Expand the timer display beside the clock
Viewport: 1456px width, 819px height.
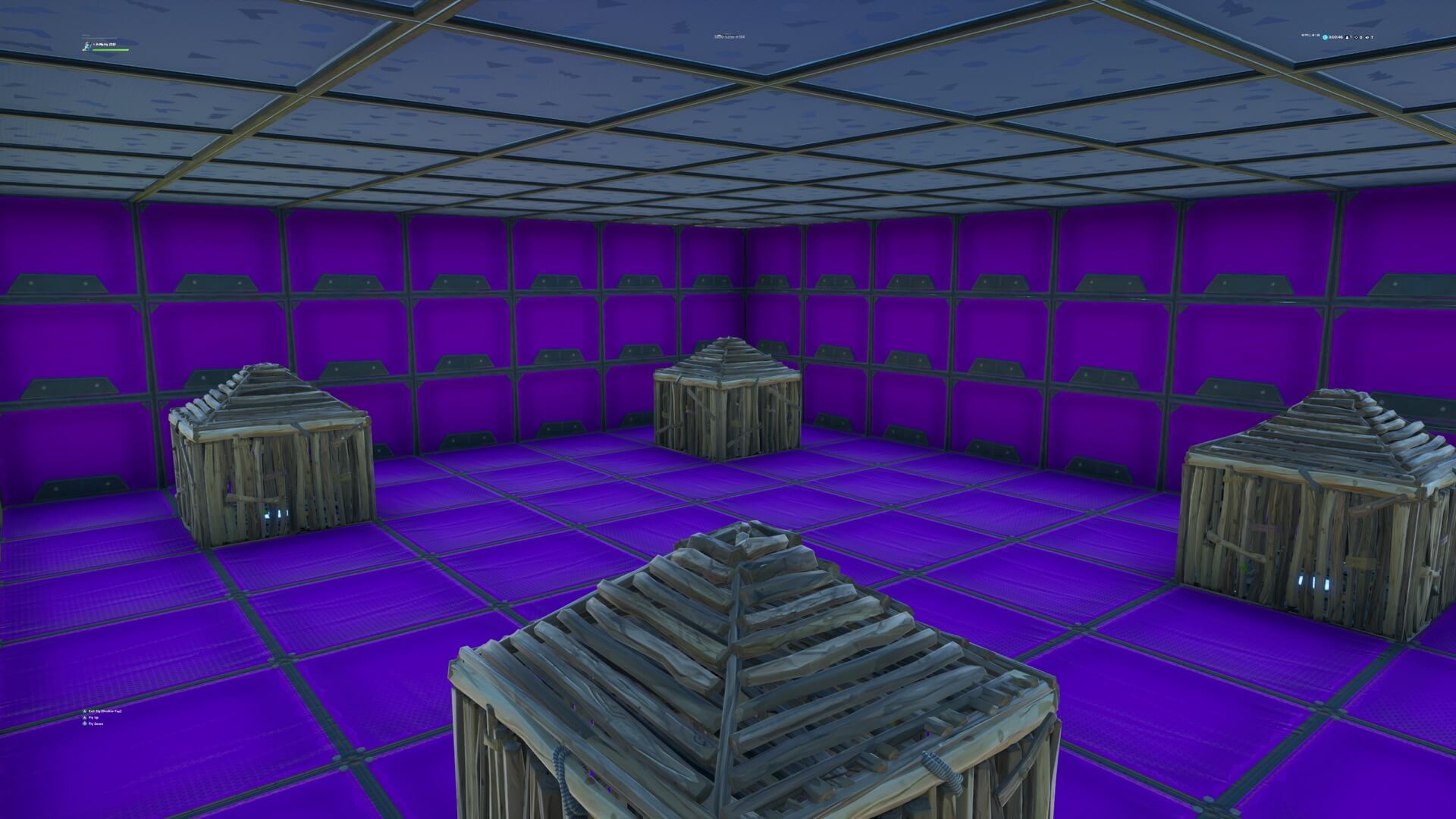point(1335,37)
